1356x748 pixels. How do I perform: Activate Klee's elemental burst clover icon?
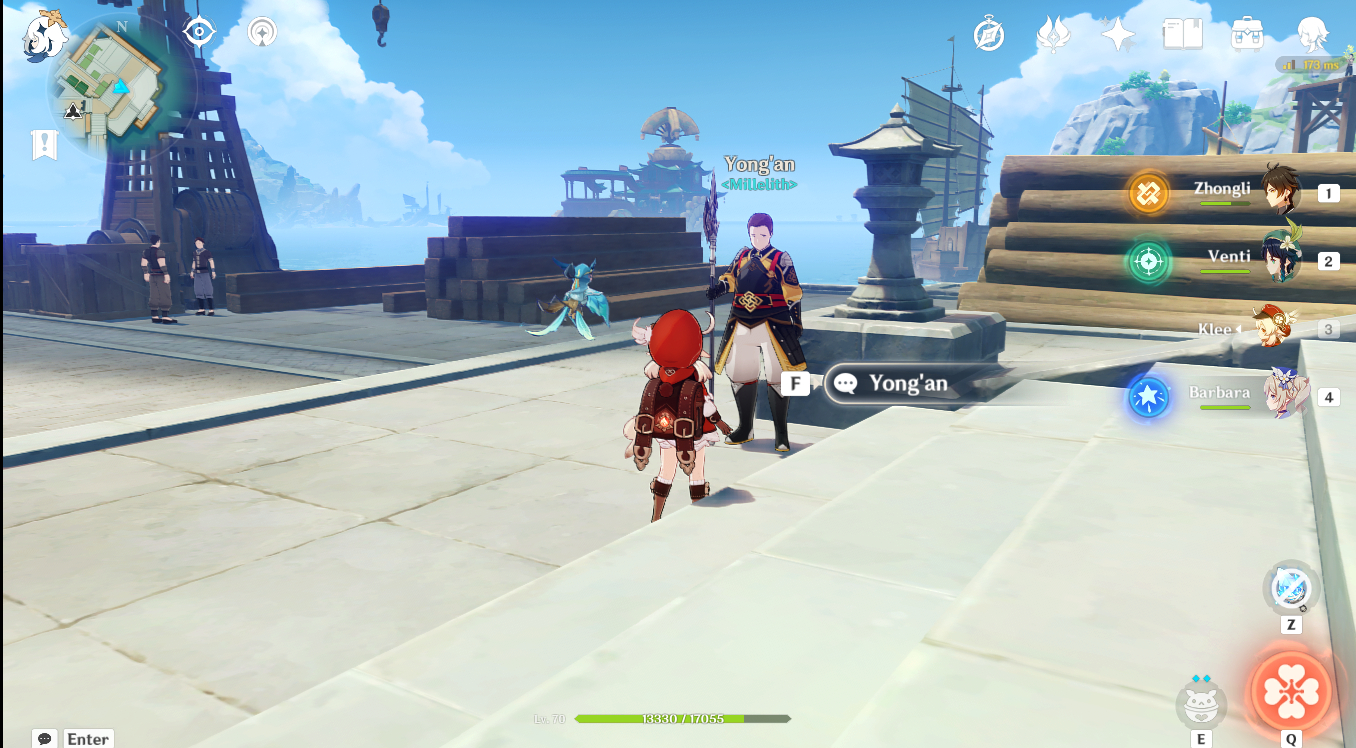tap(1291, 691)
